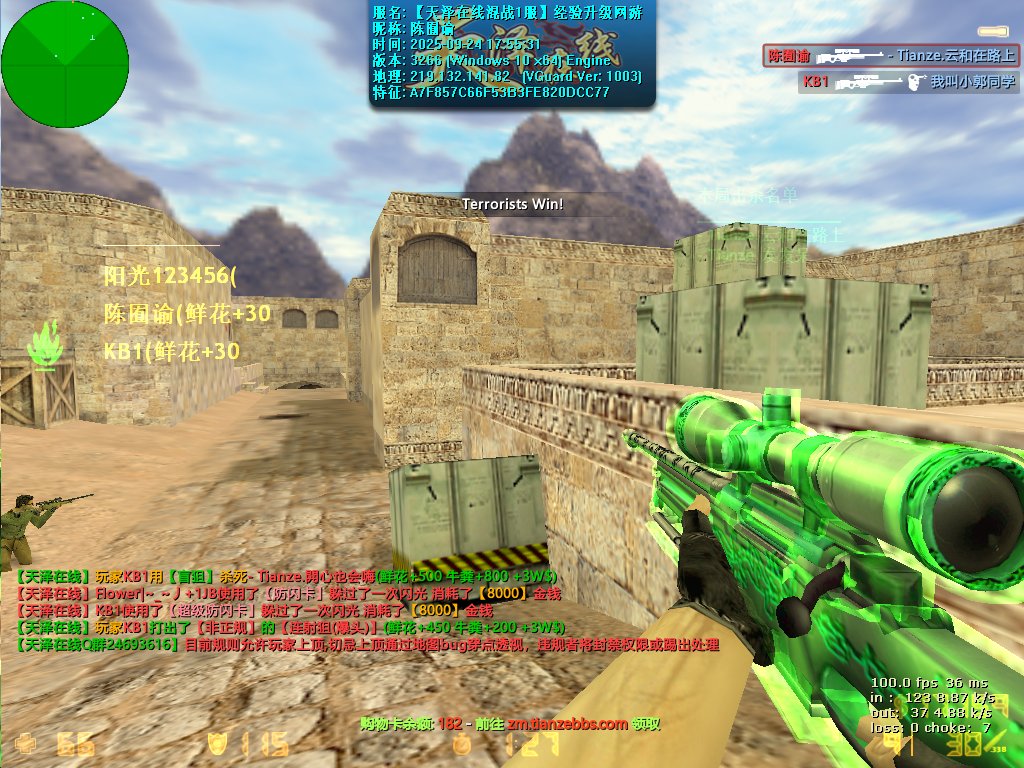Click the green flame icon
The image size is (1024, 768).
pos(46,344)
